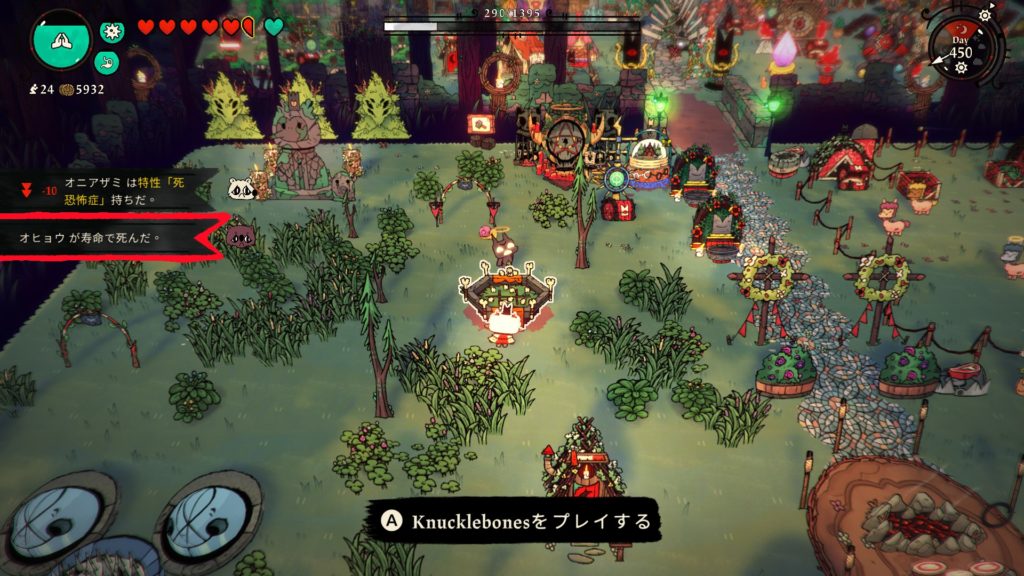Screen dimensions: 1024x576
Task: Click the follower count icon
Action: tap(35, 89)
